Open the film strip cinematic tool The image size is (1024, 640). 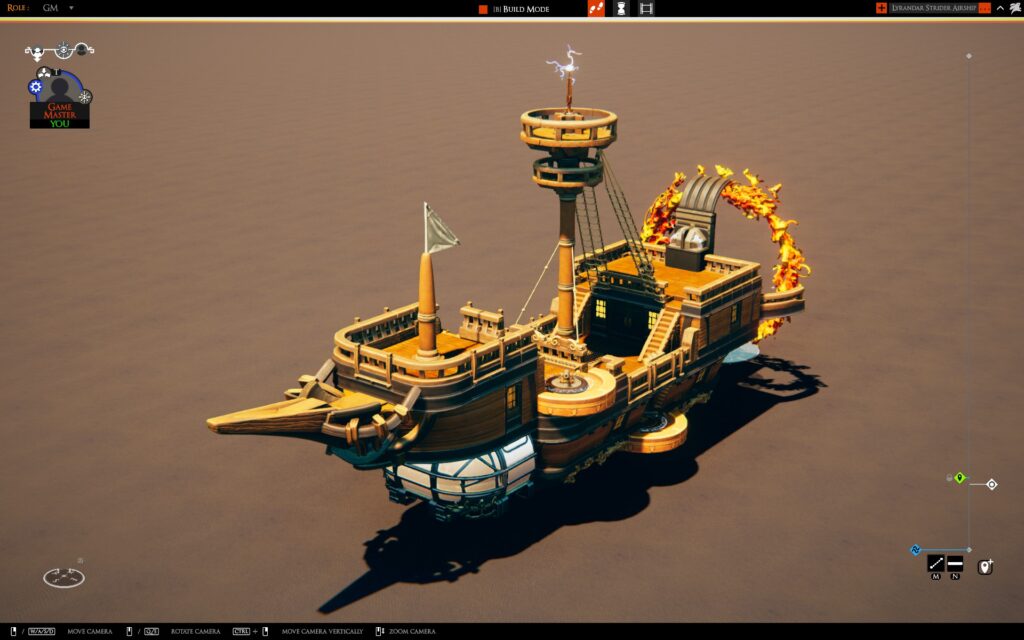646,8
